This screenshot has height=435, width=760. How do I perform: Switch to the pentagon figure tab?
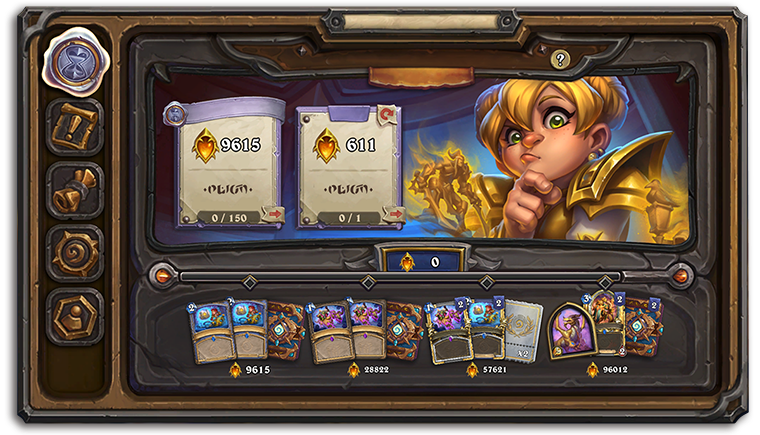point(74,316)
